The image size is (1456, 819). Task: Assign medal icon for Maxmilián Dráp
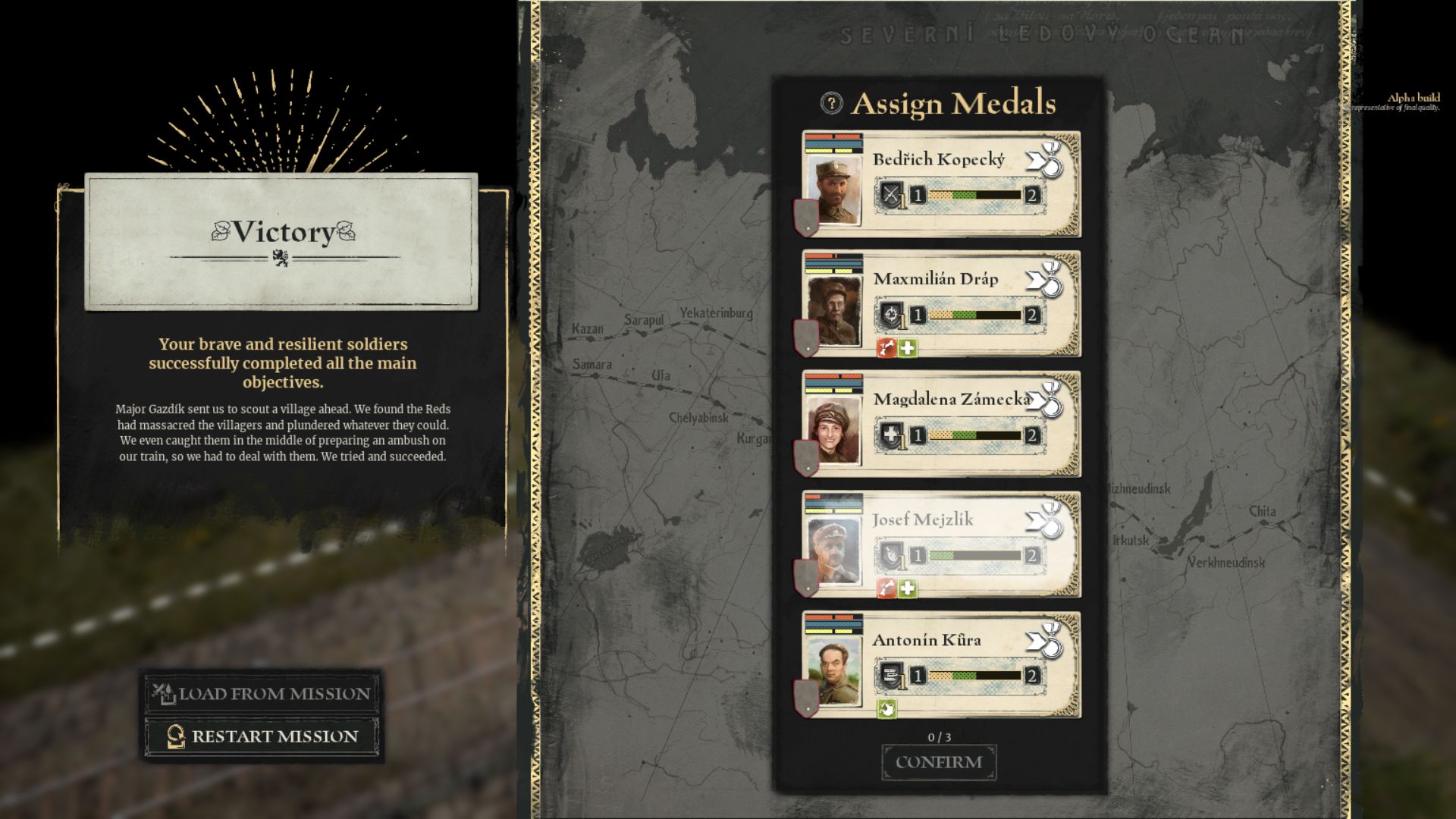(x=1046, y=280)
